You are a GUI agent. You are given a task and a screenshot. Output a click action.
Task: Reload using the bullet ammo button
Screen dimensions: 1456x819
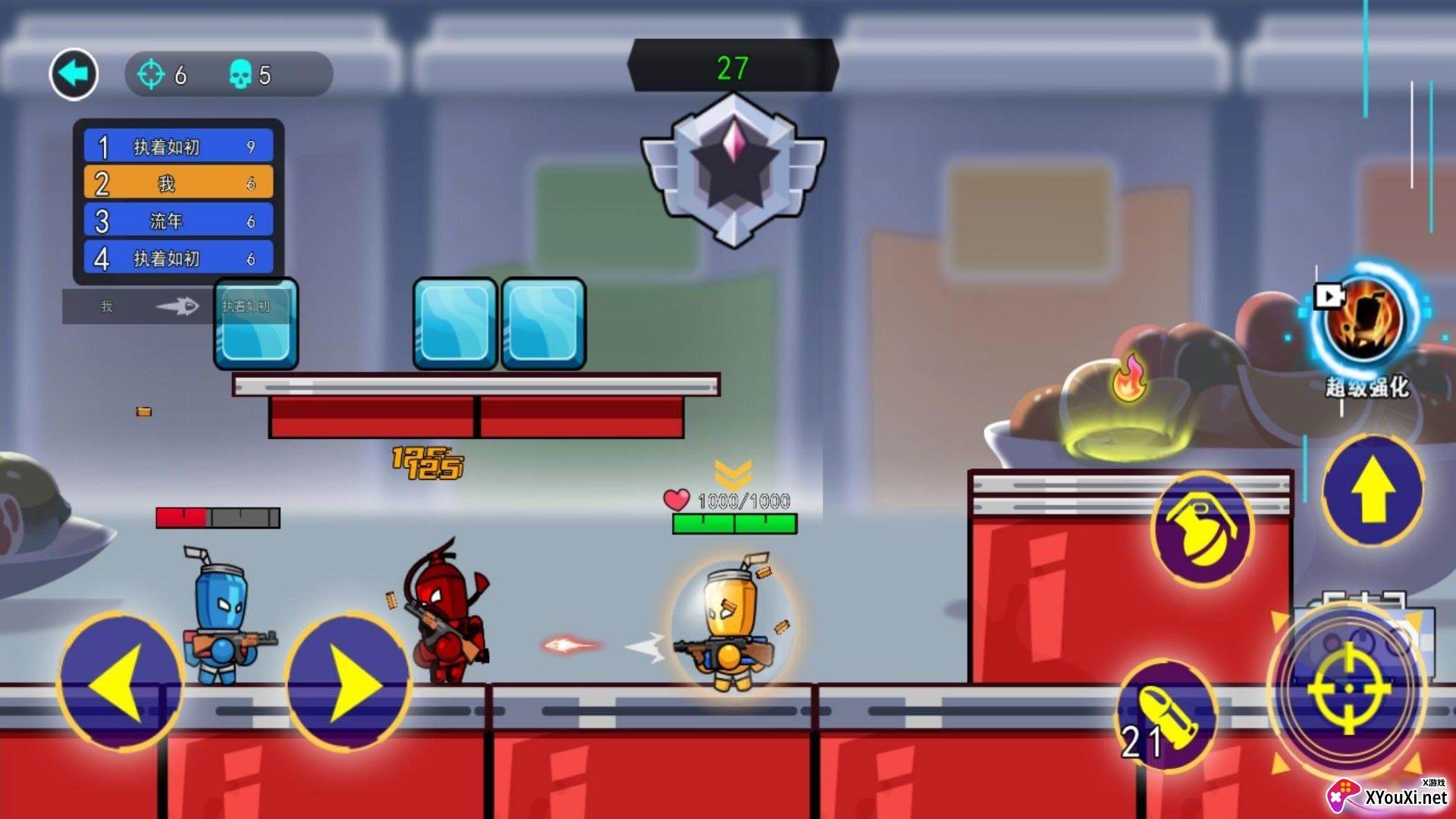pos(1166,718)
